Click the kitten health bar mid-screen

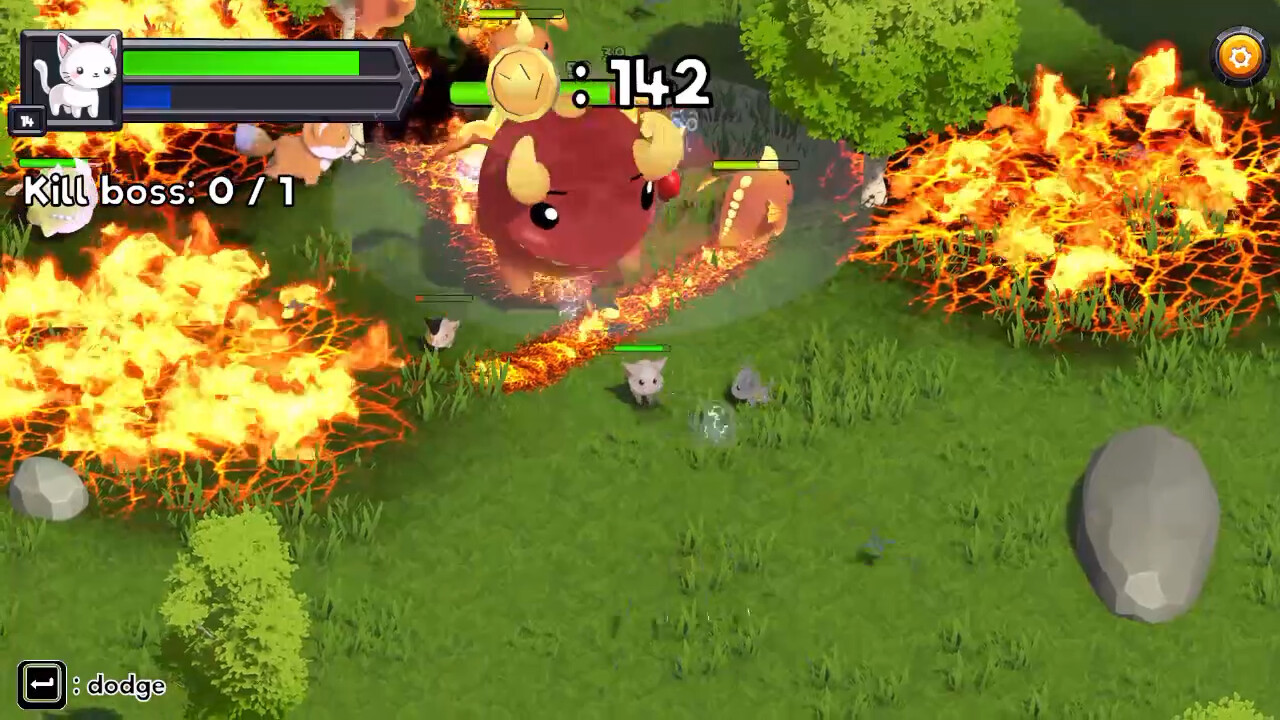645,348
